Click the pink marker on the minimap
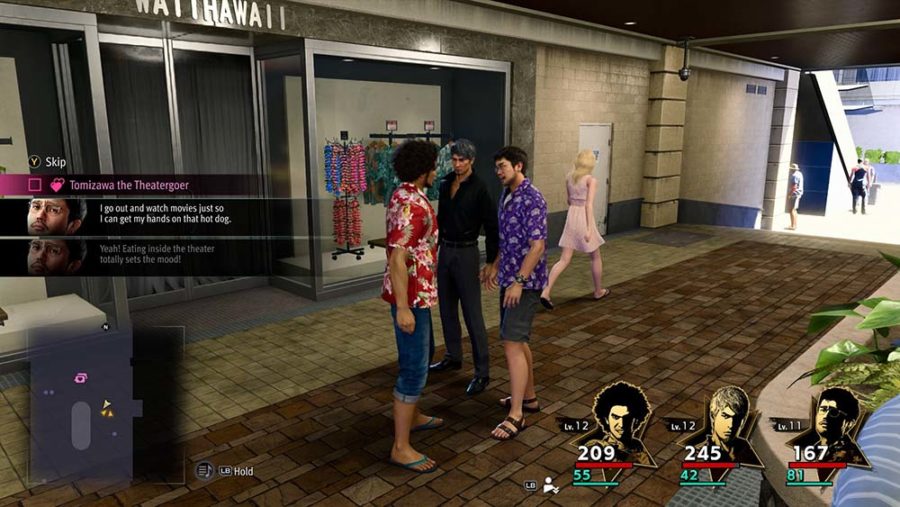This screenshot has width=900, height=507. (x=80, y=377)
